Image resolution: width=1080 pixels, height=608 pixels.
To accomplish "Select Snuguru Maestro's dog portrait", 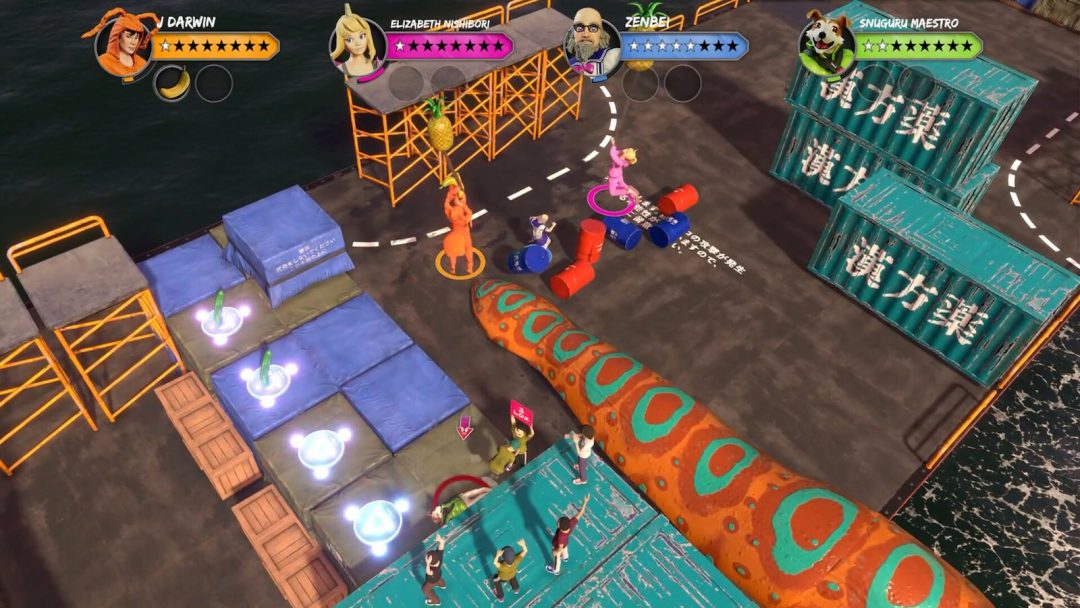I will (827, 46).
